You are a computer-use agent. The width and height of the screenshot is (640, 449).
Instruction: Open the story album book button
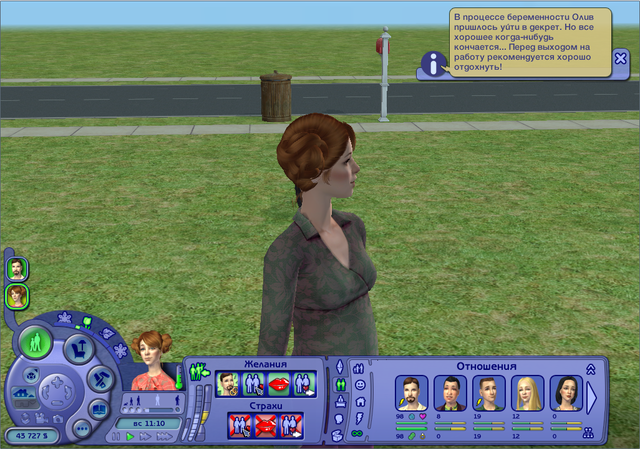pos(99,408)
